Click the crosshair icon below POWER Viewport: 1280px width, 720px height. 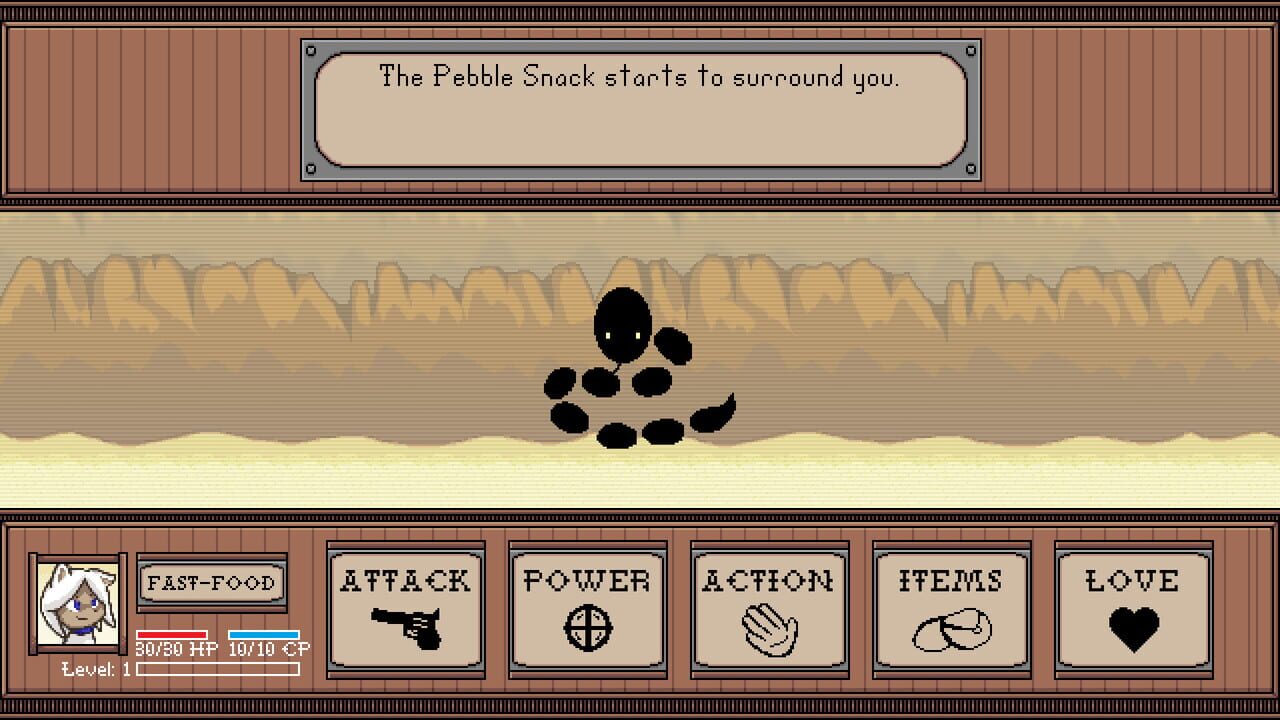[x=588, y=628]
